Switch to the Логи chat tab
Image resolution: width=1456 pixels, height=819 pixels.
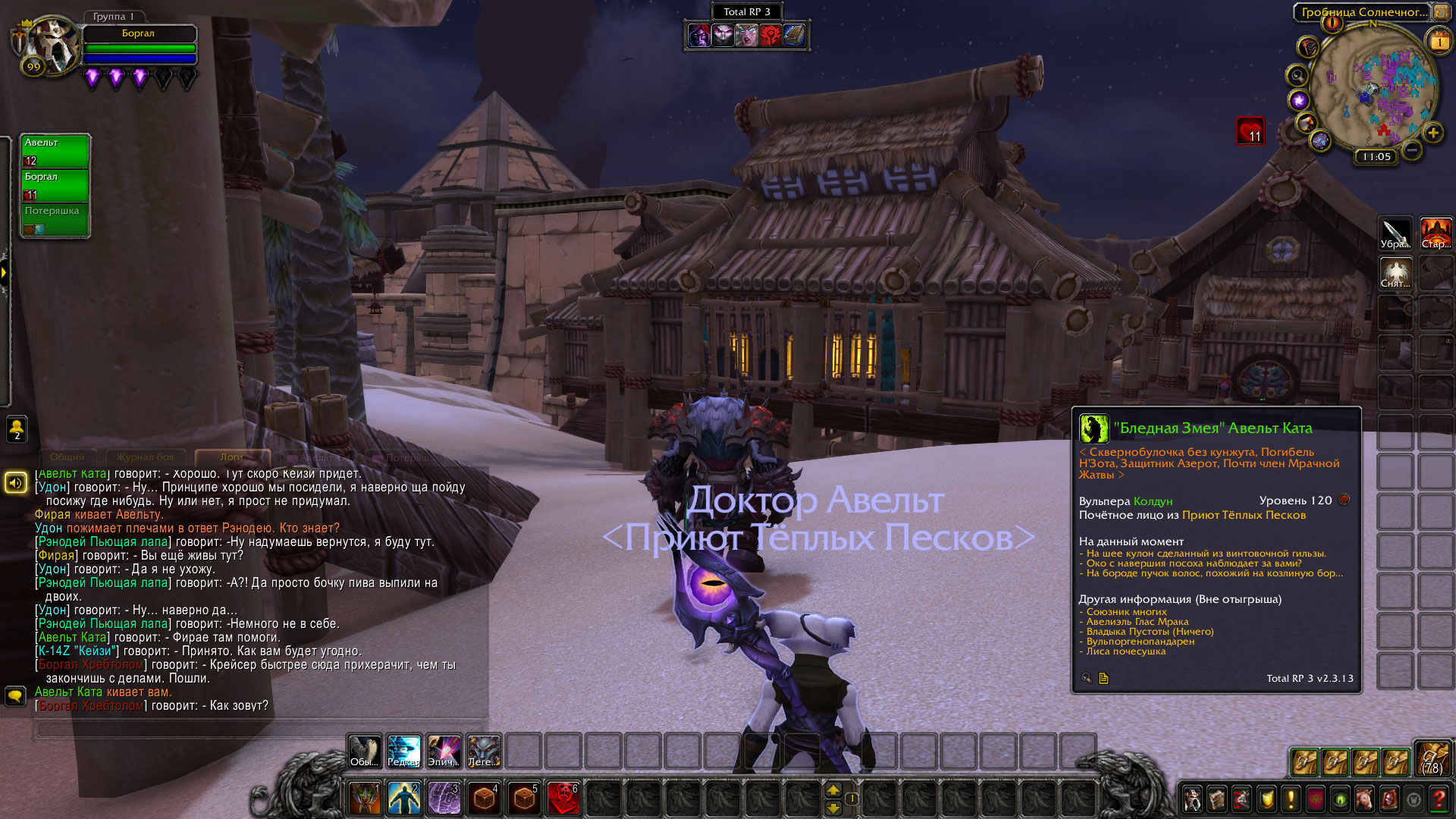(x=232, y=457)
